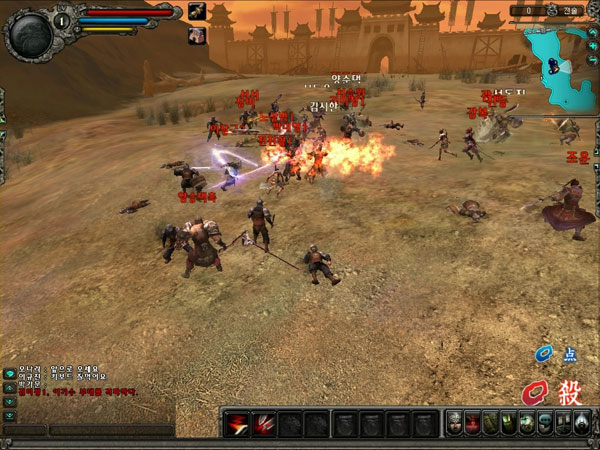Jump to the bottom of chat log

click(x=10, y=414)
